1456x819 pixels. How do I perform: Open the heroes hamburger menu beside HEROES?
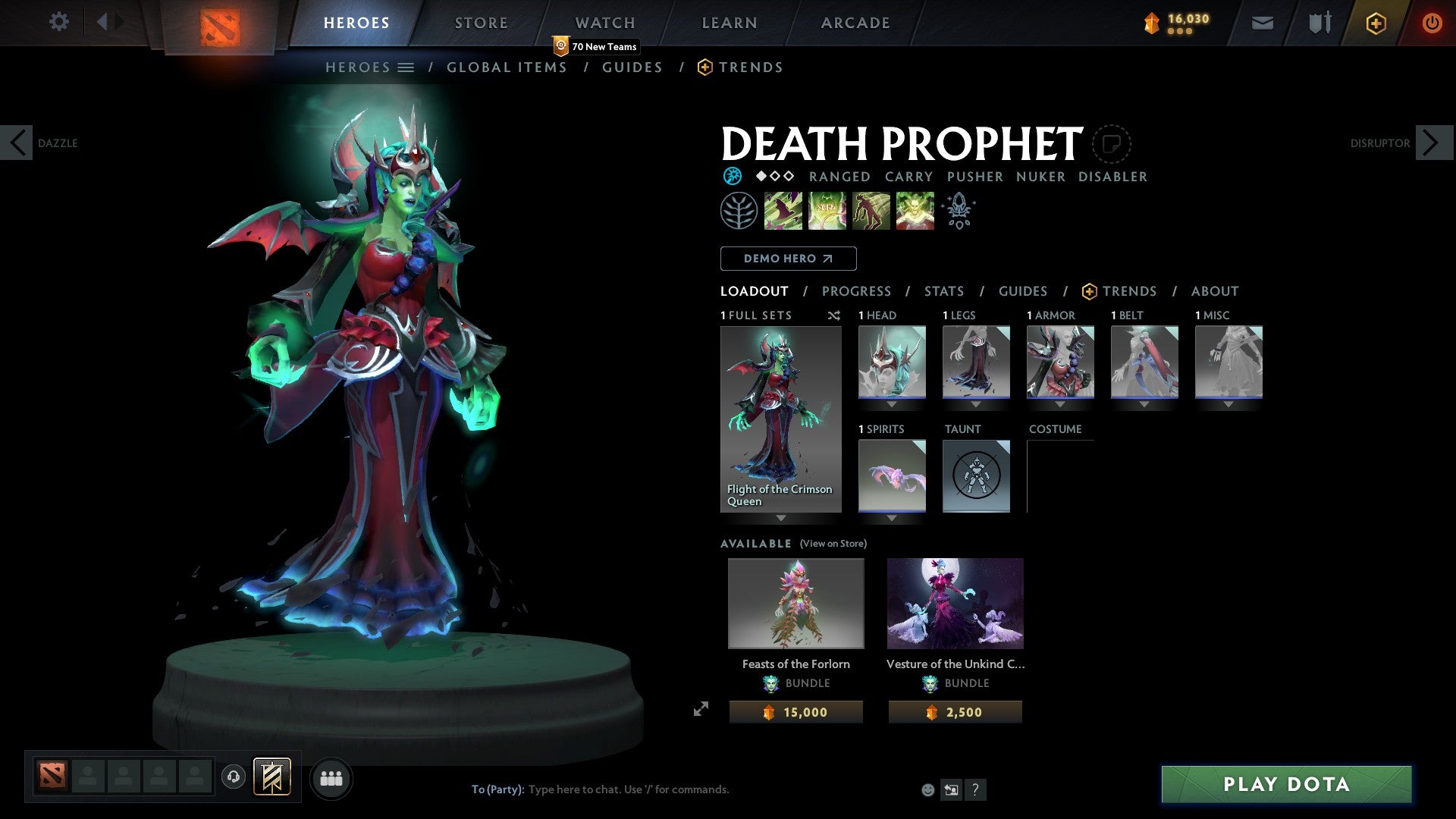(407, 67)
